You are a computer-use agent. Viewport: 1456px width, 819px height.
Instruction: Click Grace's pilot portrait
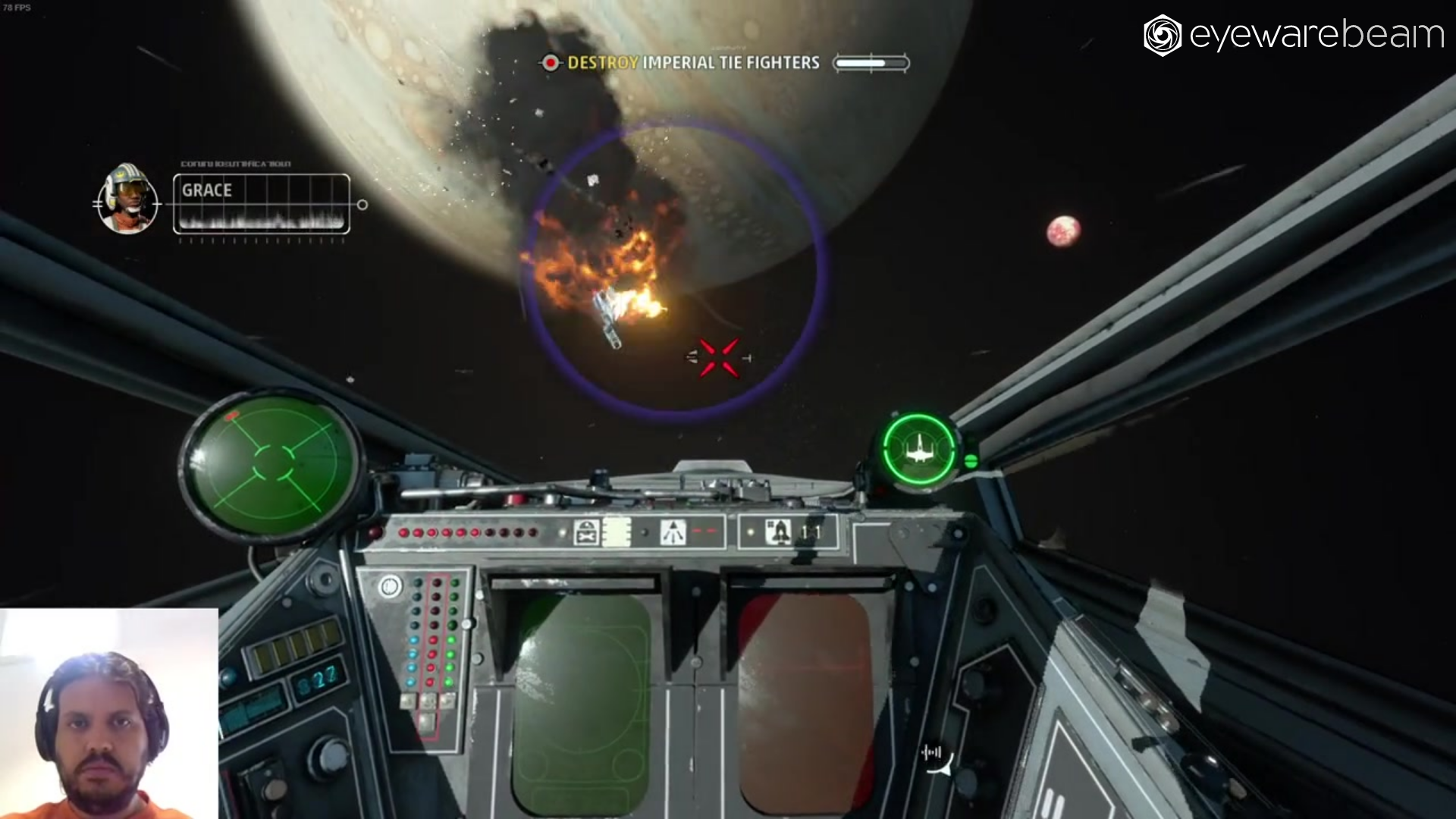pyautogui.click(x=127, y=199)
